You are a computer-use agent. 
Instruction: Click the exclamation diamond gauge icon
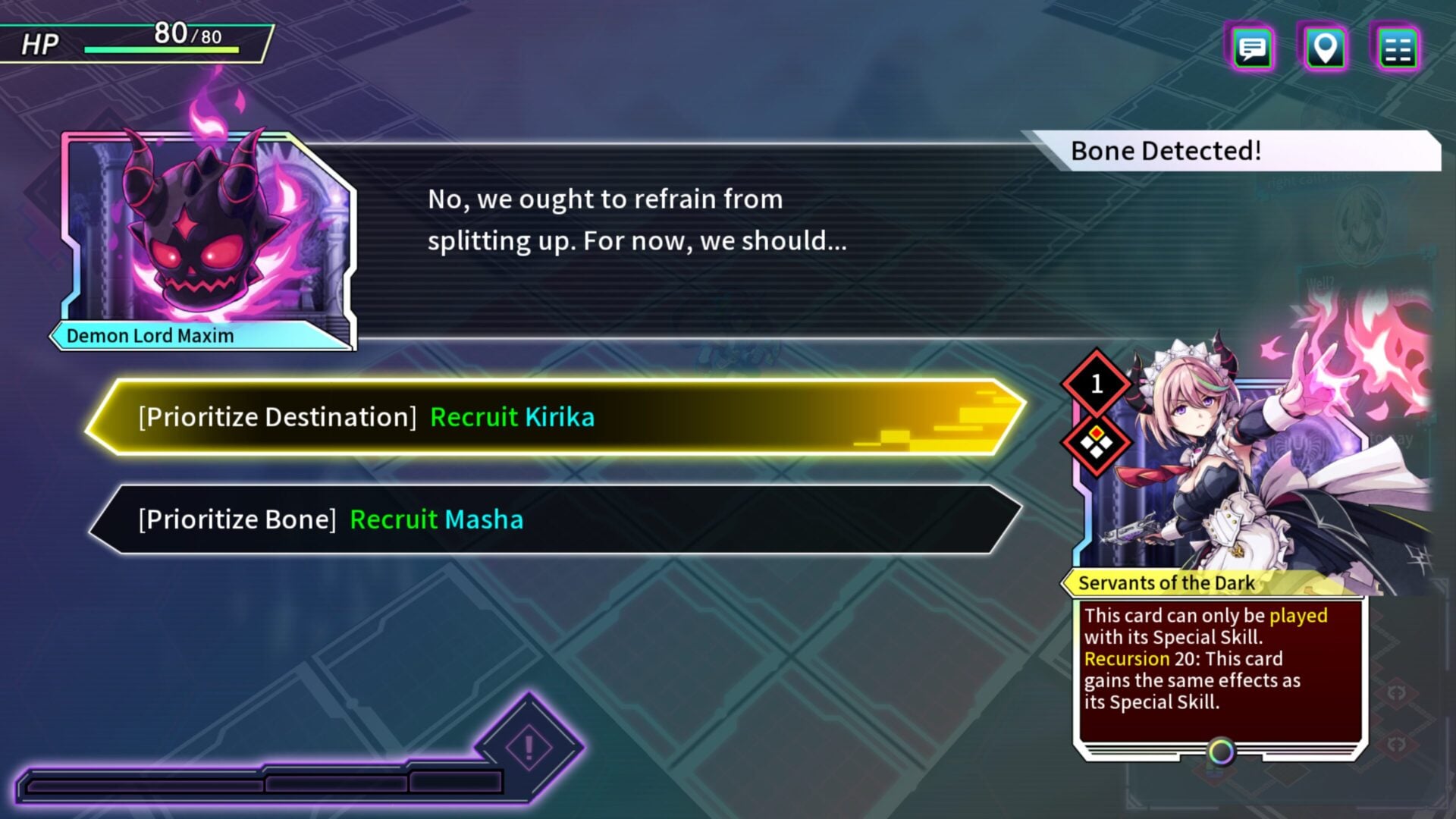[529, 748]
